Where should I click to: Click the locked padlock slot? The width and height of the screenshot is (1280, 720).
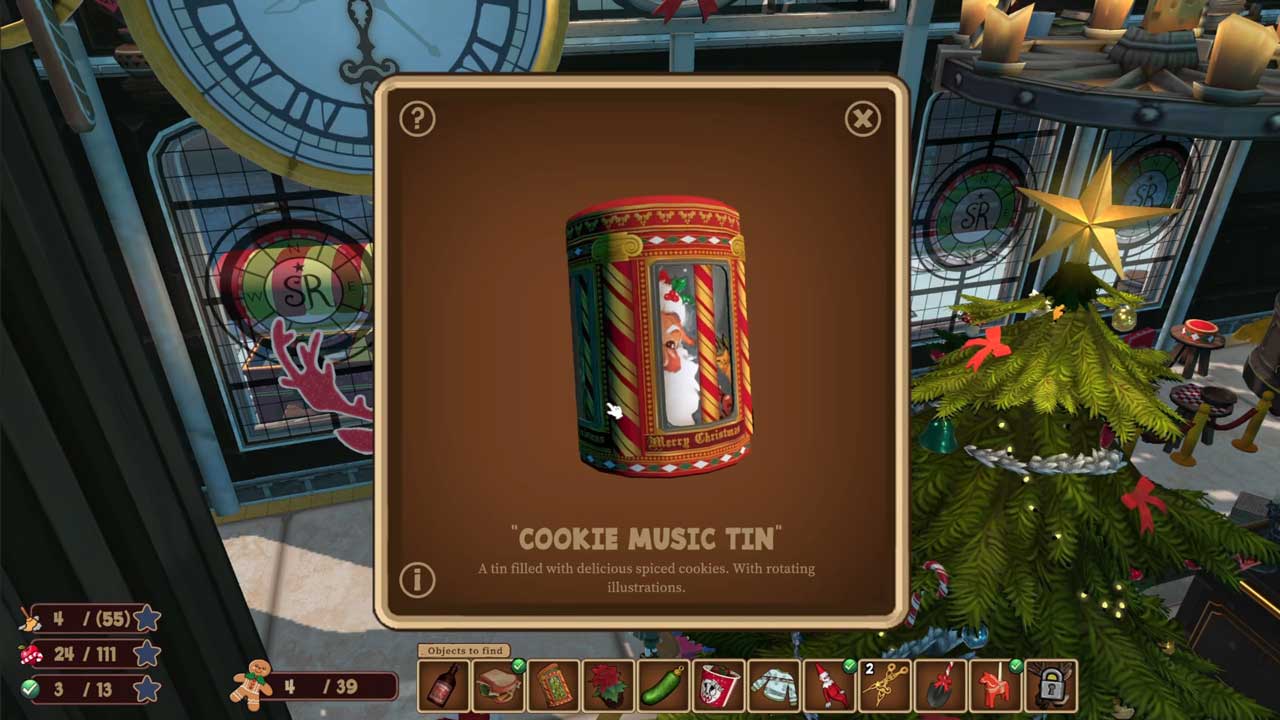tap(1050, 686)
